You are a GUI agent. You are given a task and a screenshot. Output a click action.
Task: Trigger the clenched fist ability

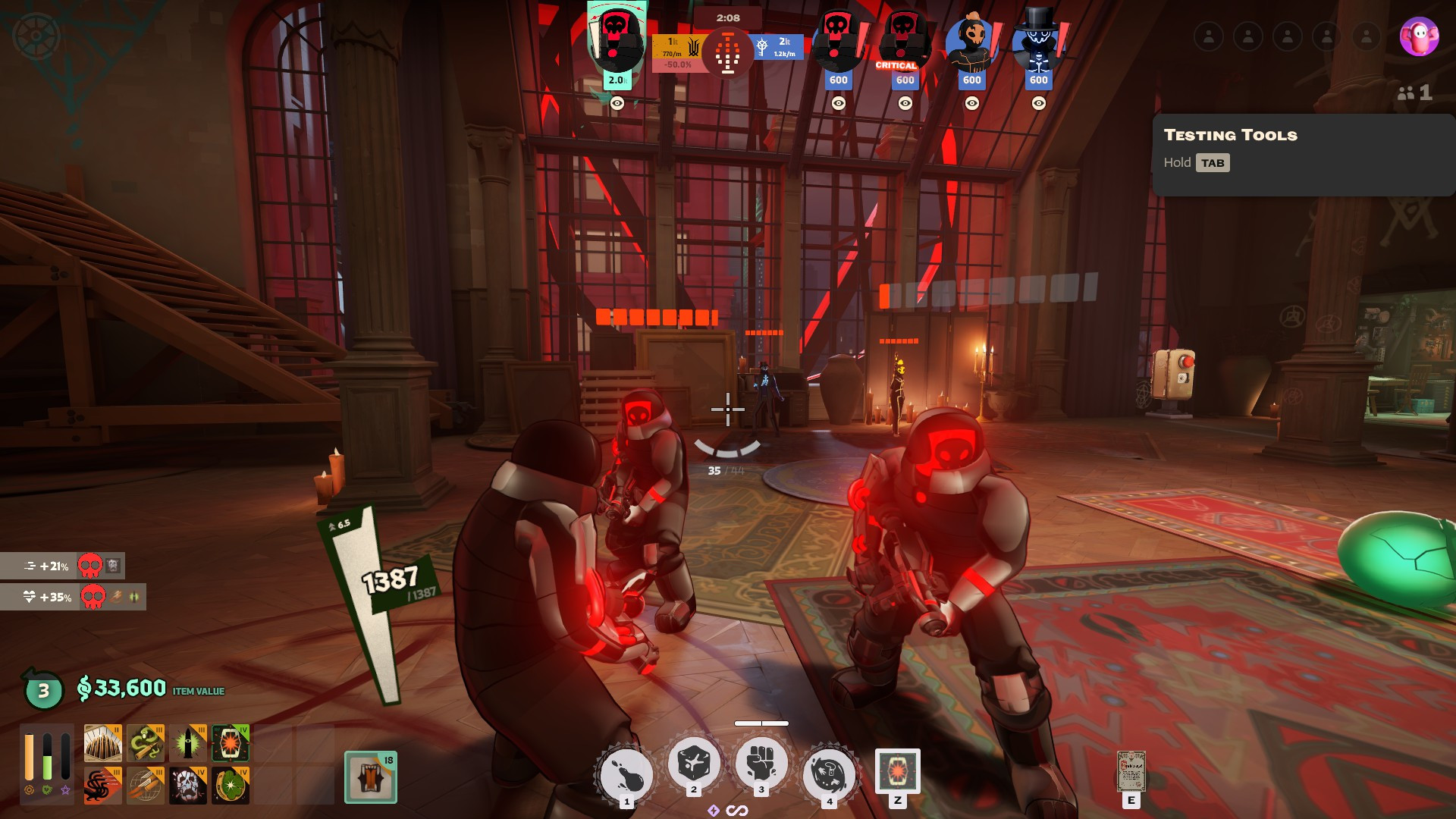(761, 763)
